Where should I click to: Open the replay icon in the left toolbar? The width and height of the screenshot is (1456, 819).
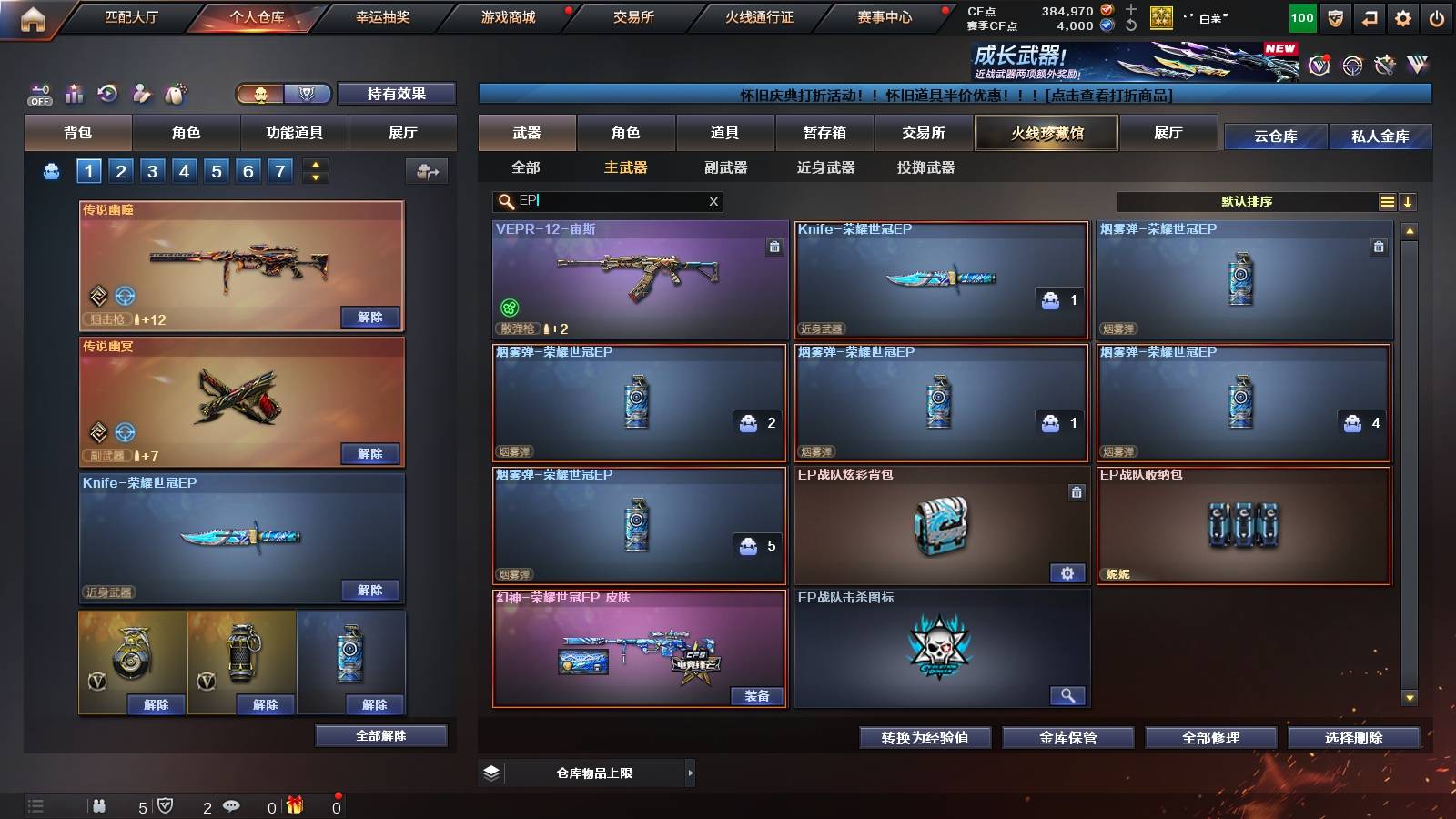(x=107, y=93)
